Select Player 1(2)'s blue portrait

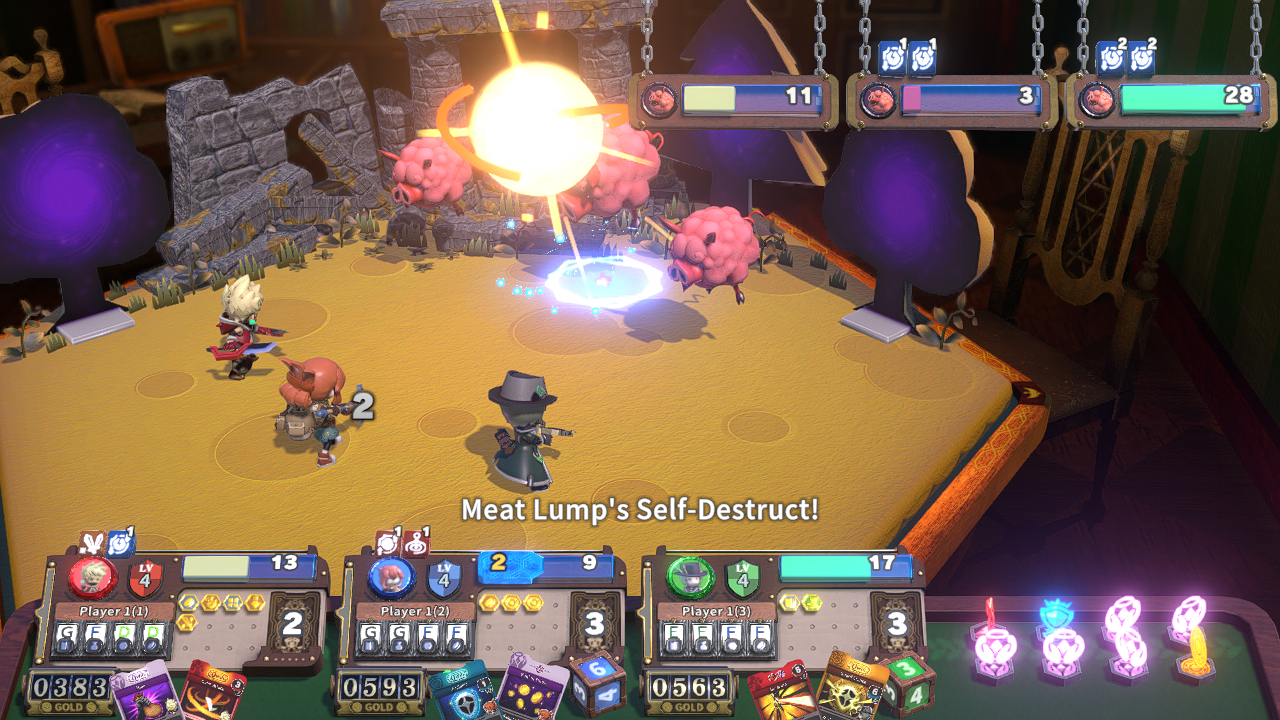pyautogui.click(x=391, y=578)
